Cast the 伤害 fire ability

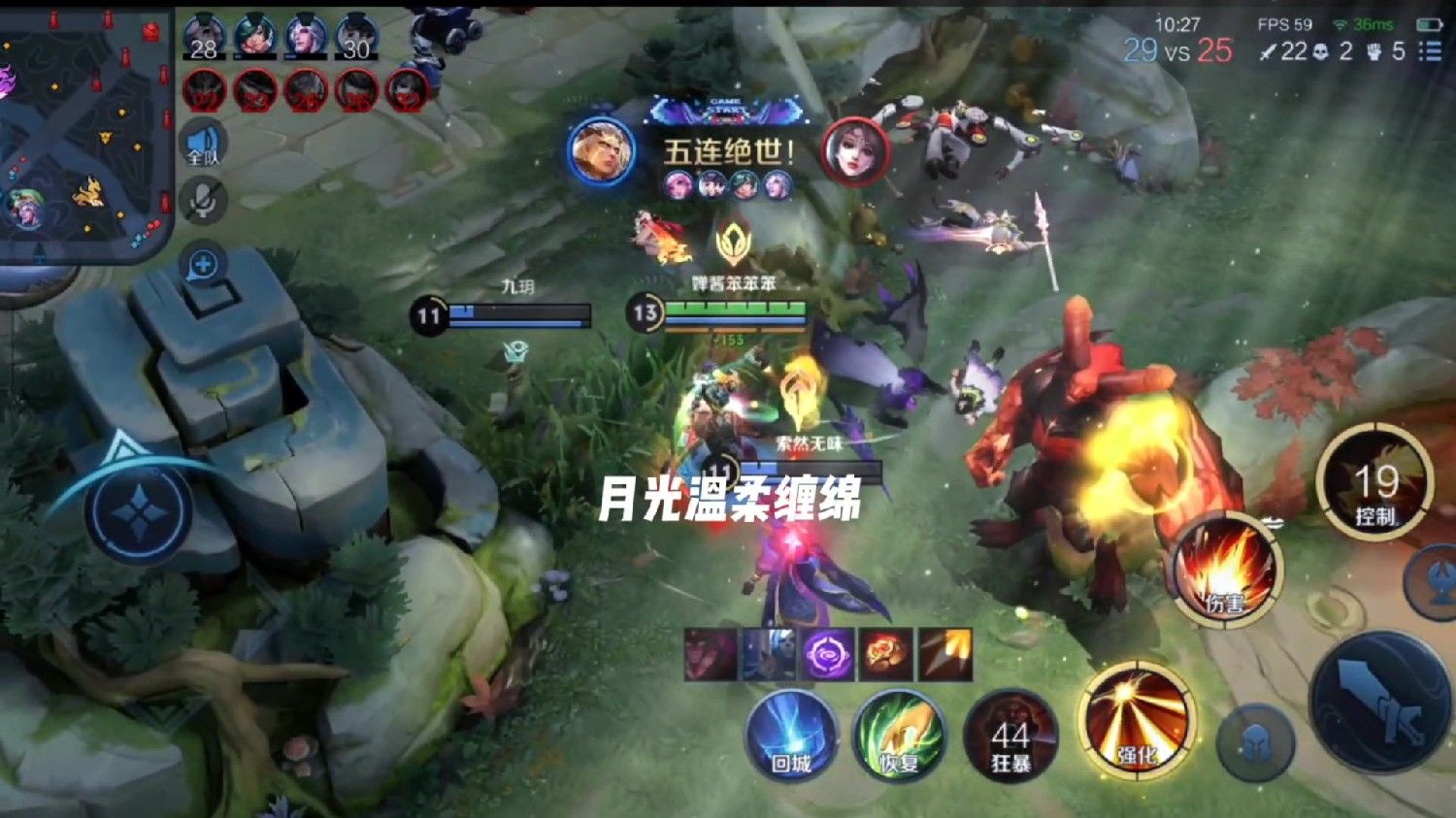click(x=1226, y=571)
